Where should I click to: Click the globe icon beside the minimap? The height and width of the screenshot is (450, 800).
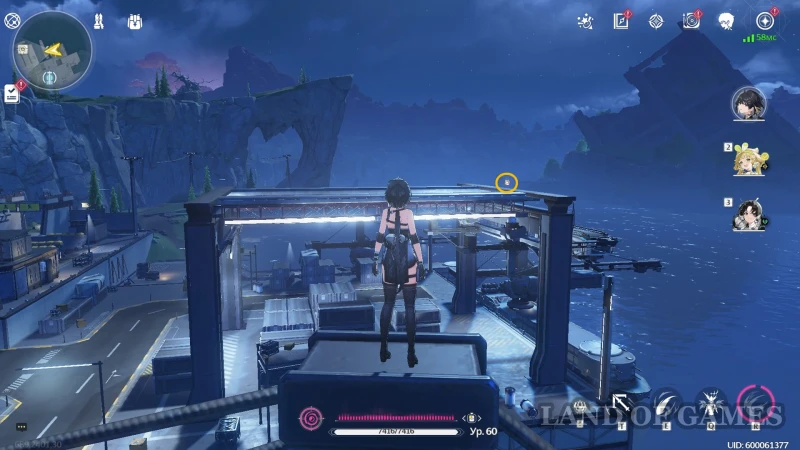point(13,20)
